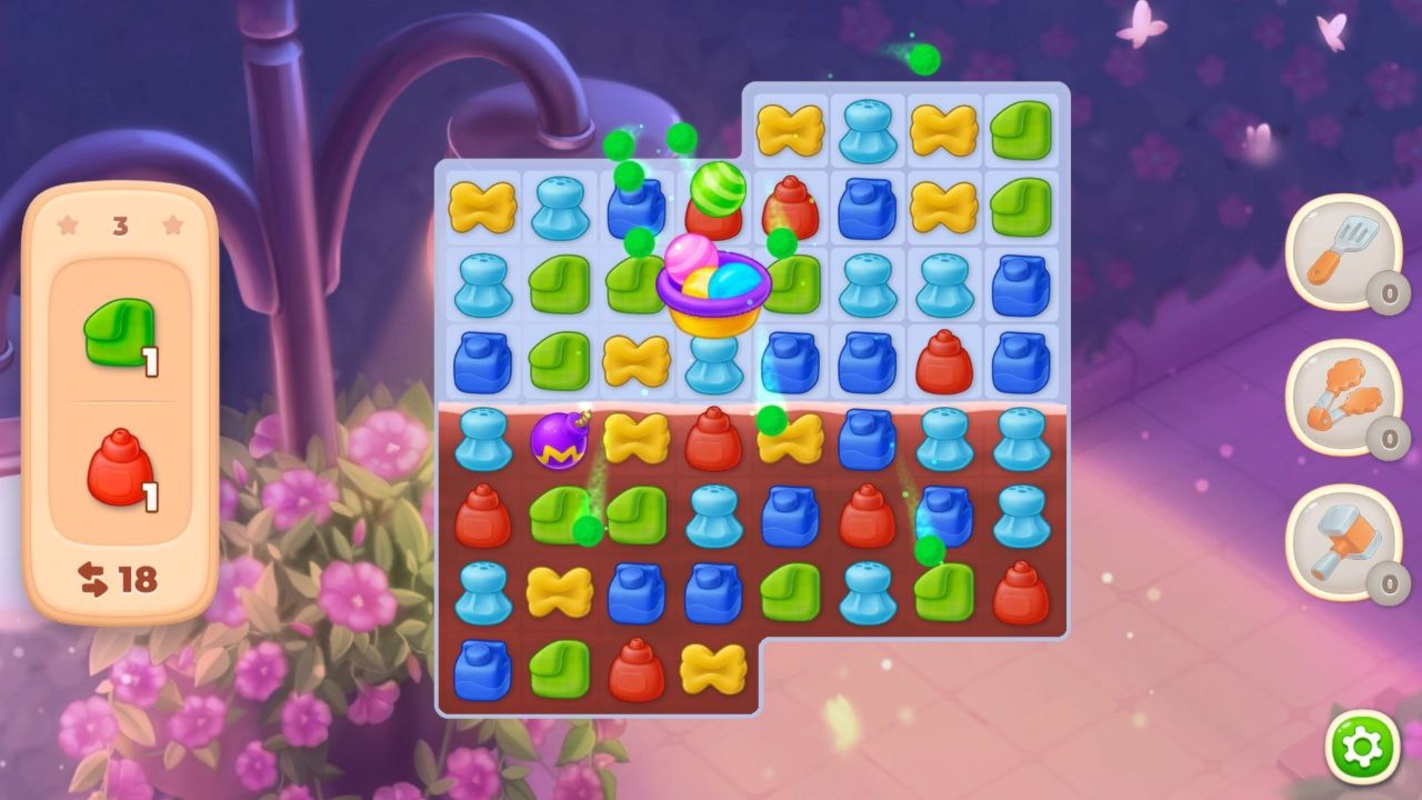The width and height of the screenshot is (1422, 800).
Task: Tap the red ketchup bottle near the bomb
Action: (712, 440)
